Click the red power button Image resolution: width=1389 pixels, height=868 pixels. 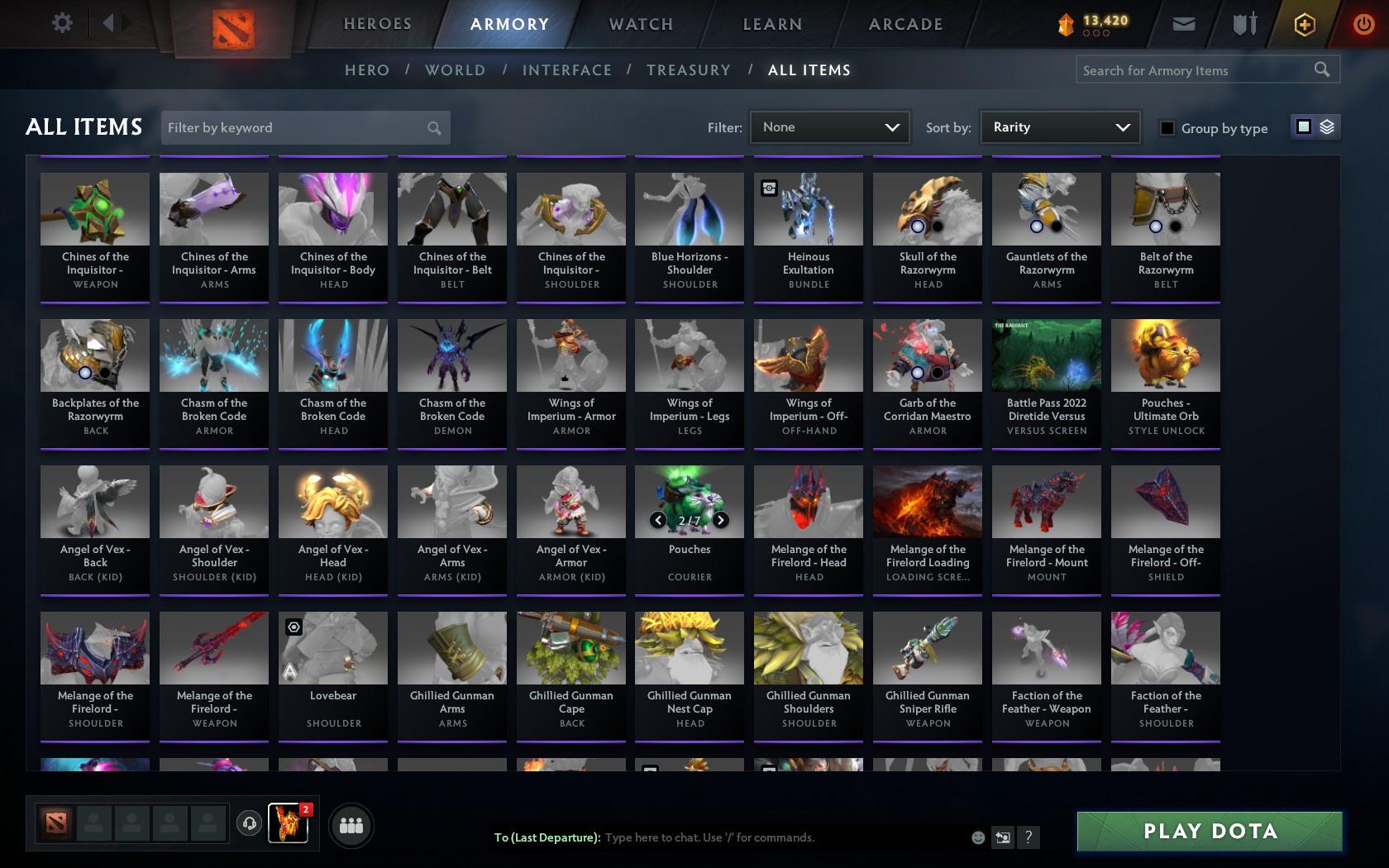[1363, 23]
